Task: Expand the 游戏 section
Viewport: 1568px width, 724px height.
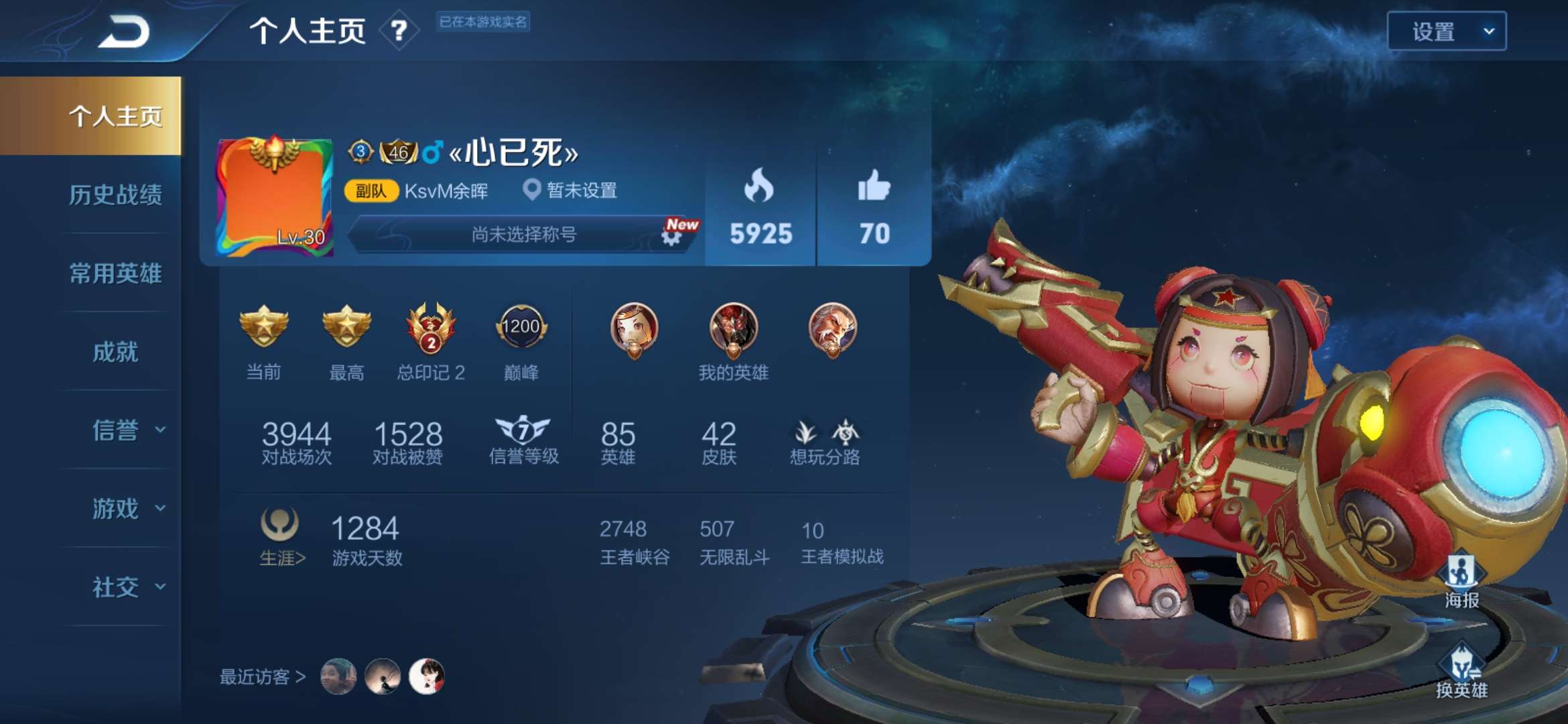Action: [127, 509]
